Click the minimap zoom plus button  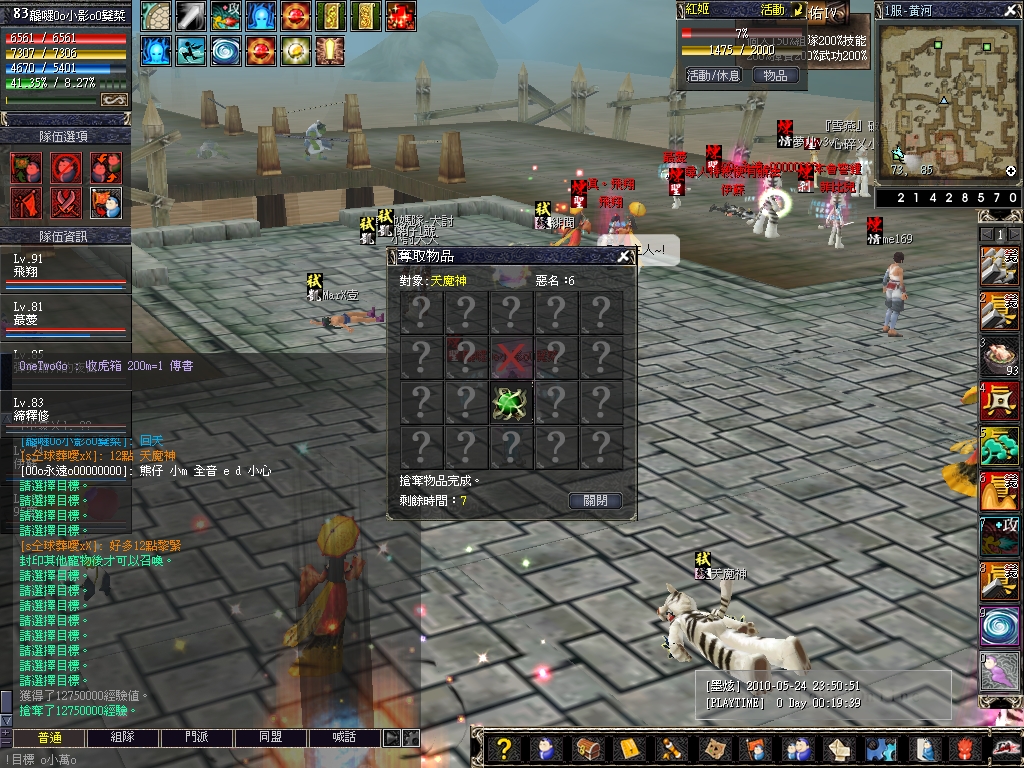click(1010, 171)
